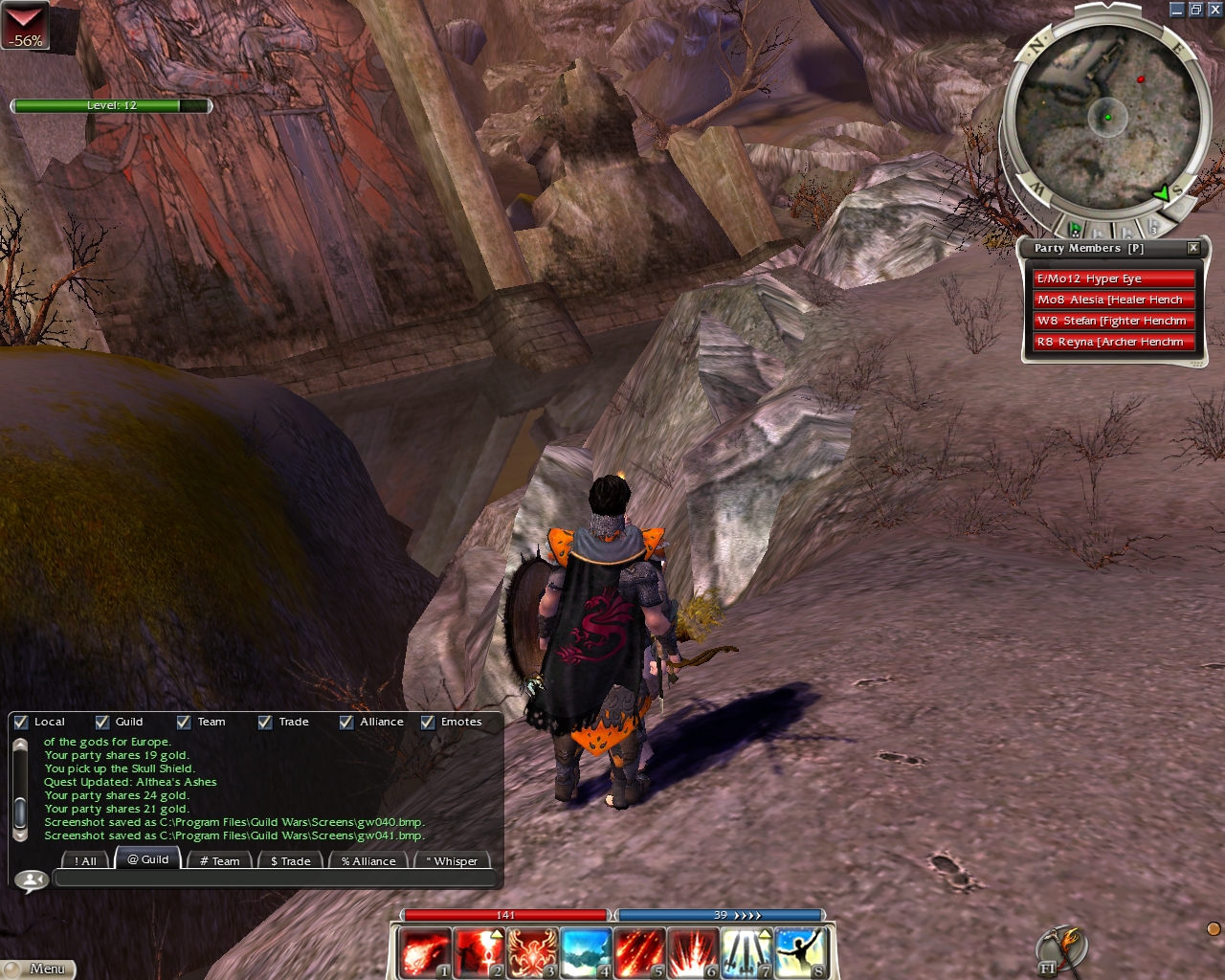Switch to the Team chat channel tab
Image resolution: width=1225 pixels, height=980 pixels.
click(x=219, y=861)
